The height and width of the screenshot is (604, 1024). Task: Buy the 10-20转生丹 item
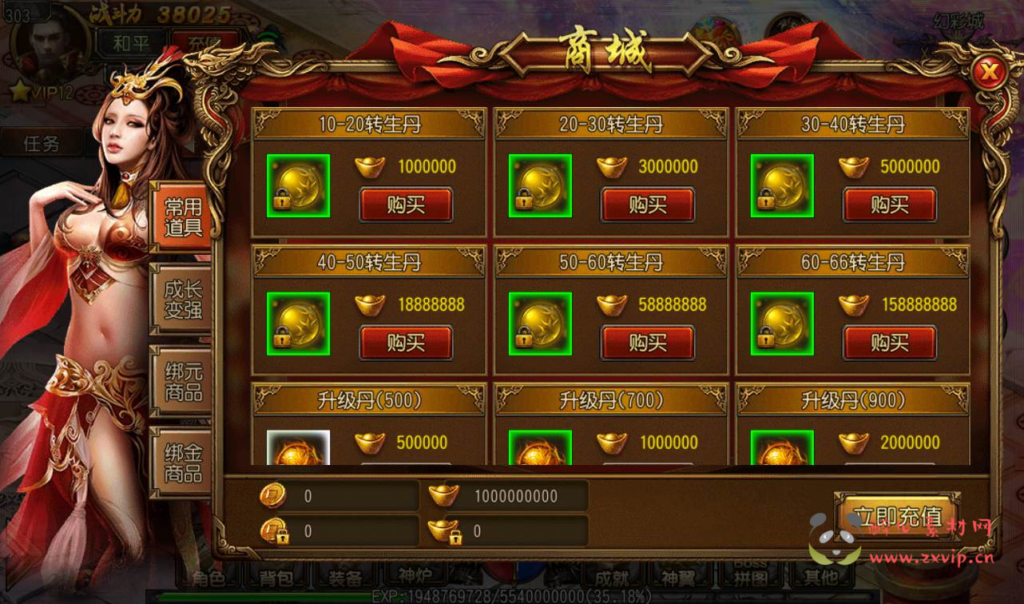(x=406, y=205)
